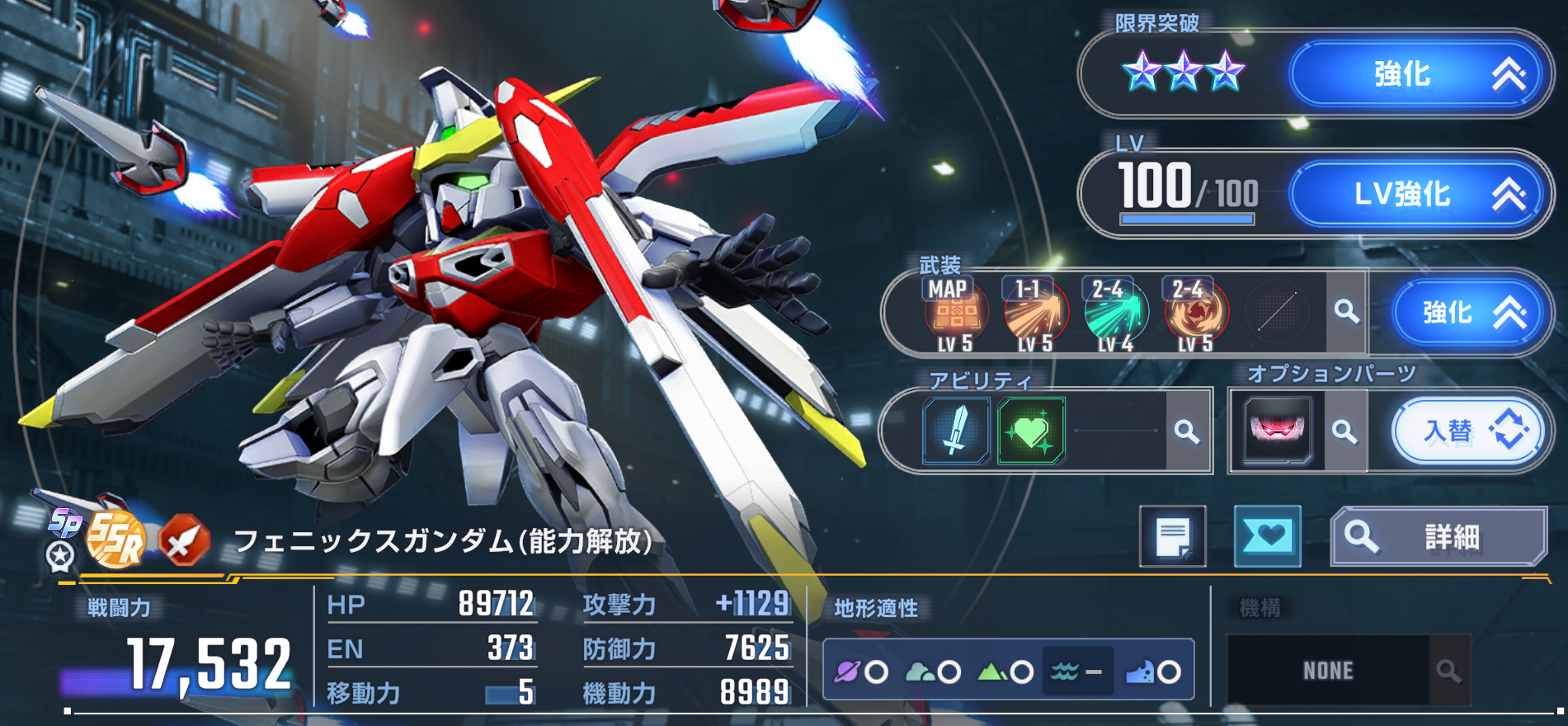Toggle the heart favorite button
Viewport: 1568px width, 726px height.
(x=1267, y=537)
